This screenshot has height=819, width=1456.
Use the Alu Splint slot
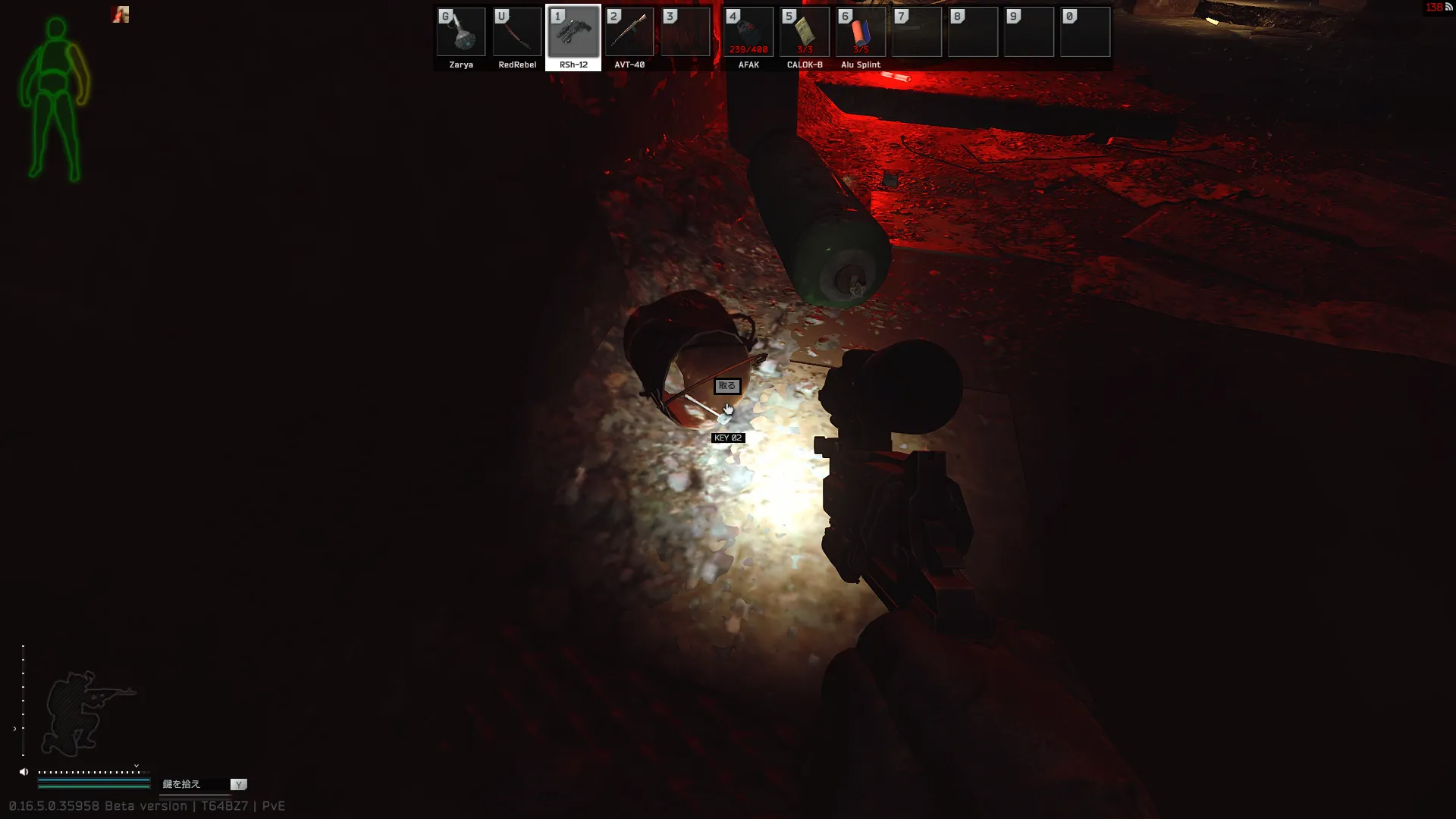click(861, 33)
